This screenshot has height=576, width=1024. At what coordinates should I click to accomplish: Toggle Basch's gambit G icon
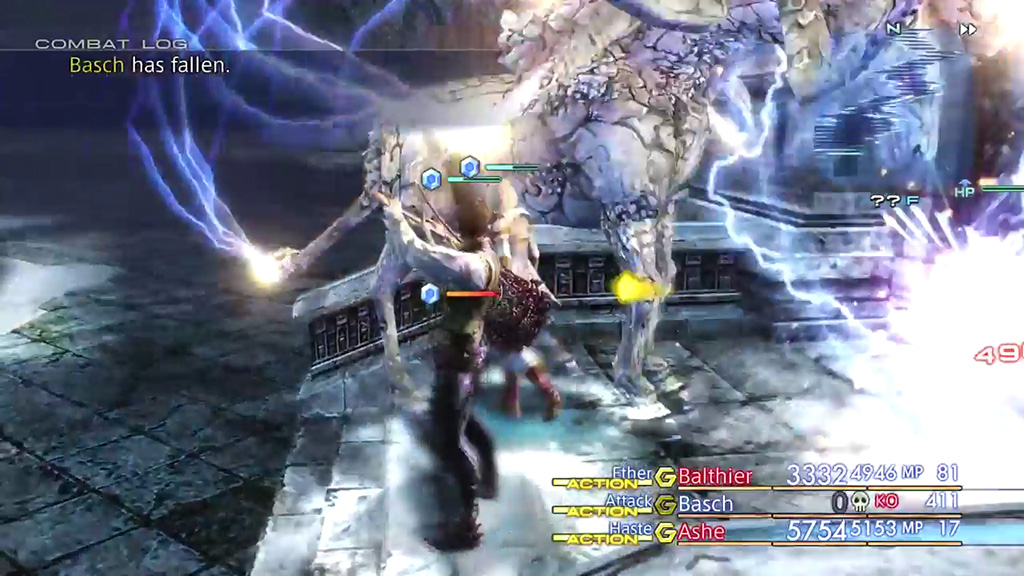tap(665, 505)
